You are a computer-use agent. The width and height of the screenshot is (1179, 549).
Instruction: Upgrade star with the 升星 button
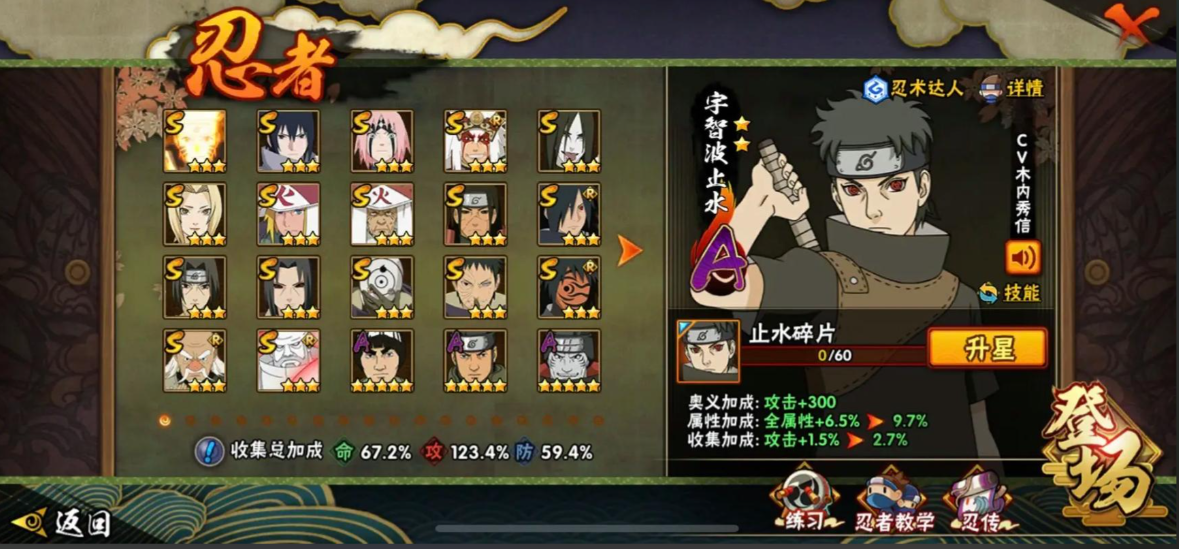point(987,348)
